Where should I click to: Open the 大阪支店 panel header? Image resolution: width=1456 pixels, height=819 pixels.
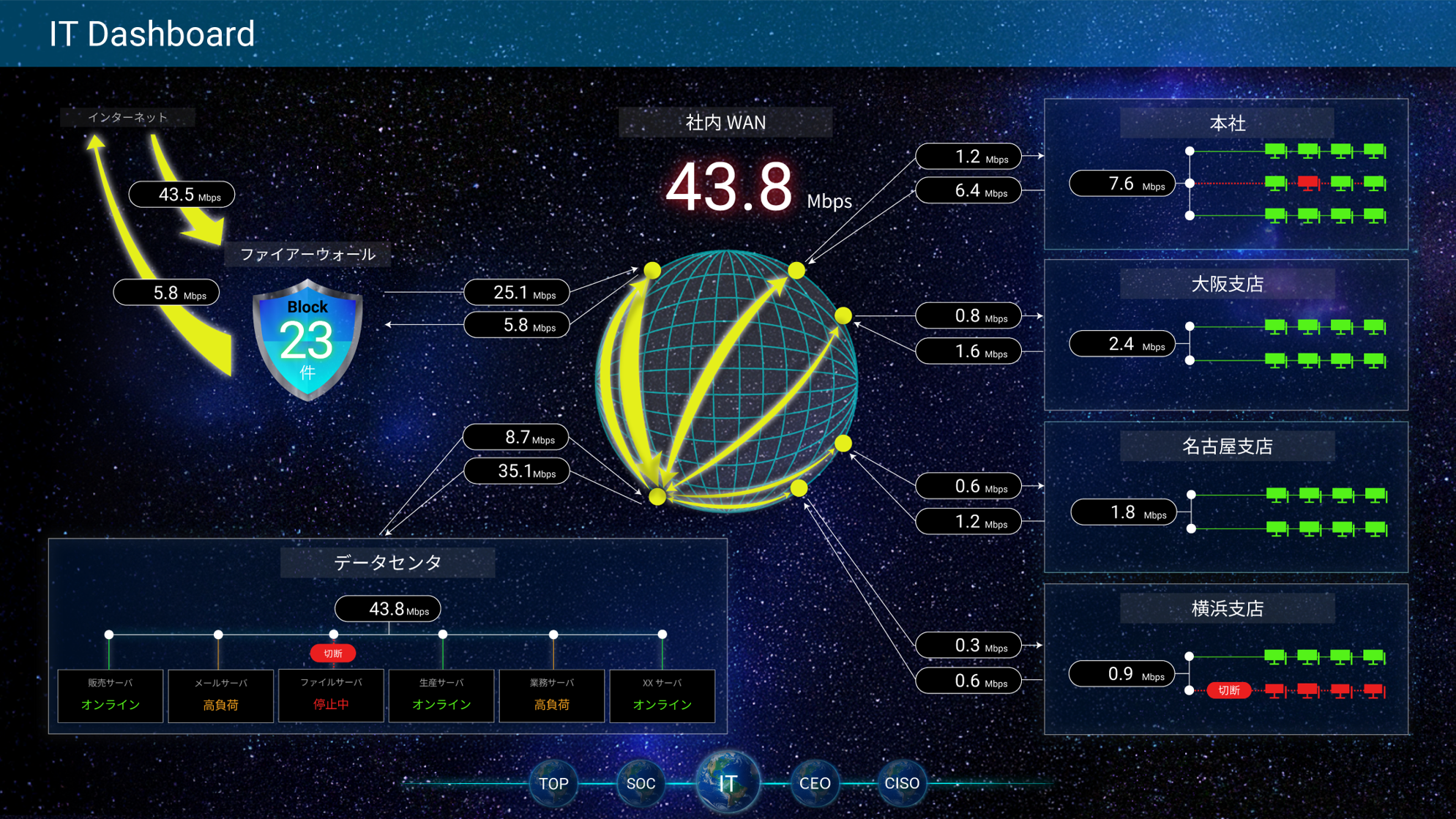tap(1227, 284)
